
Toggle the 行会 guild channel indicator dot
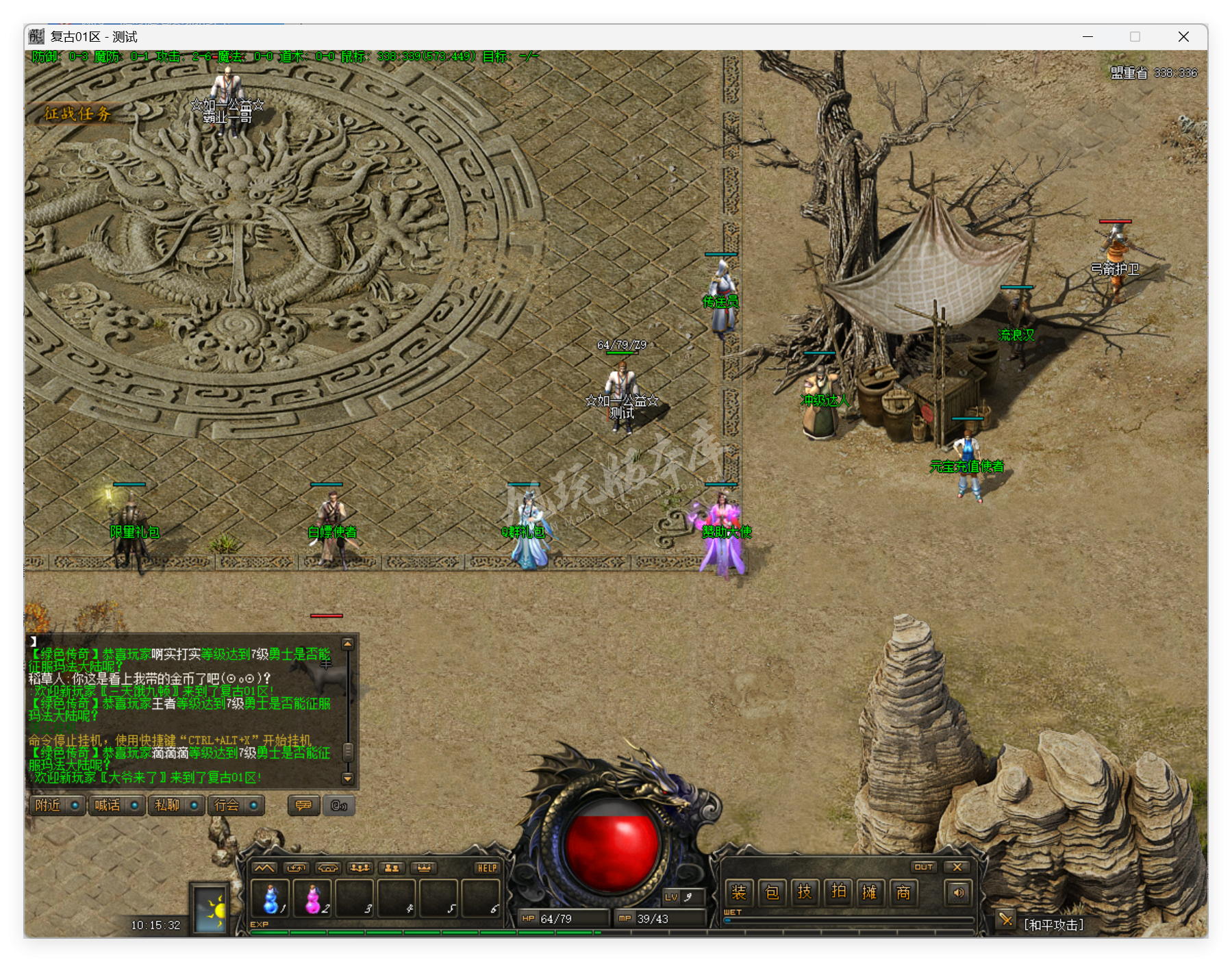coord(255,806)
